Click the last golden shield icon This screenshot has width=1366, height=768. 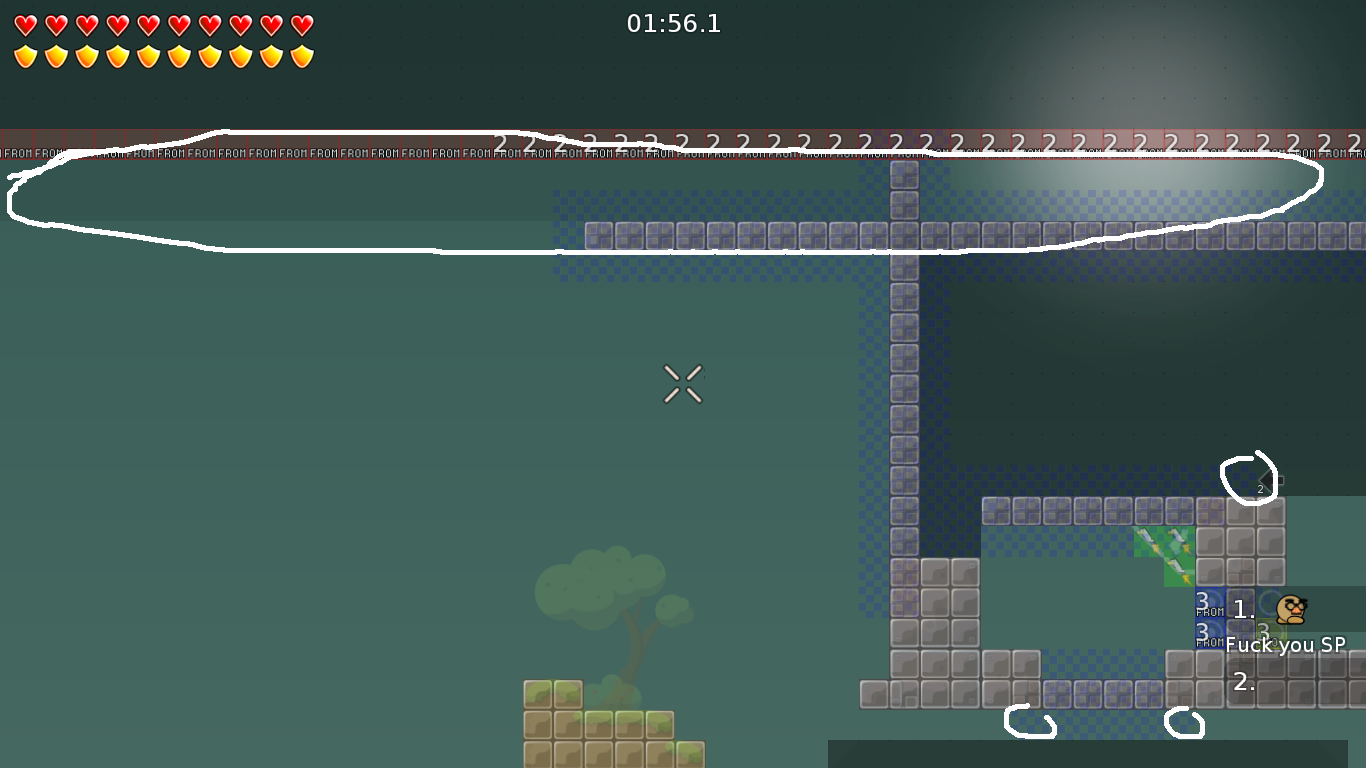click(x=302, y=55)
